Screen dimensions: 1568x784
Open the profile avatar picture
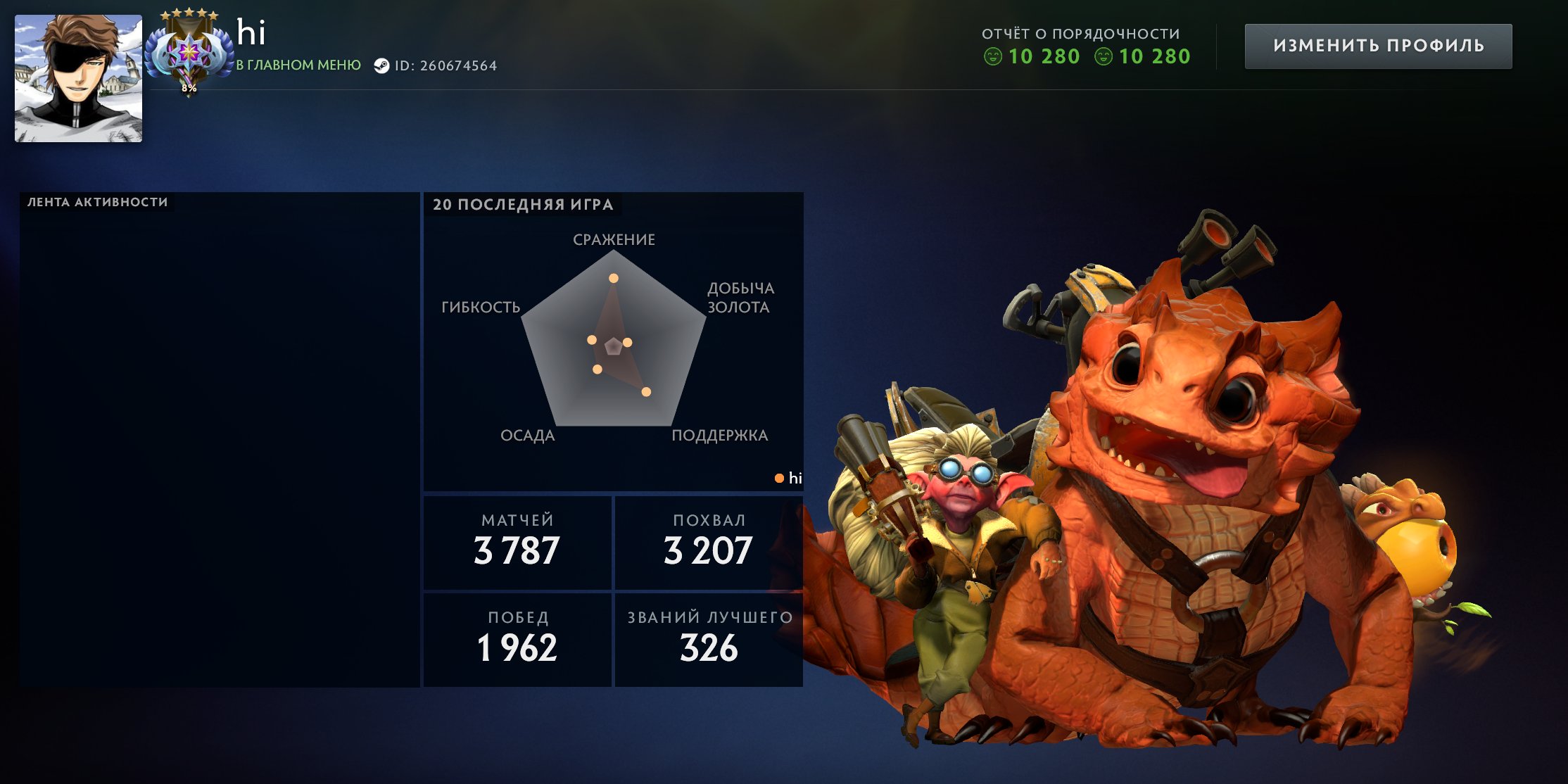[78, 79]
